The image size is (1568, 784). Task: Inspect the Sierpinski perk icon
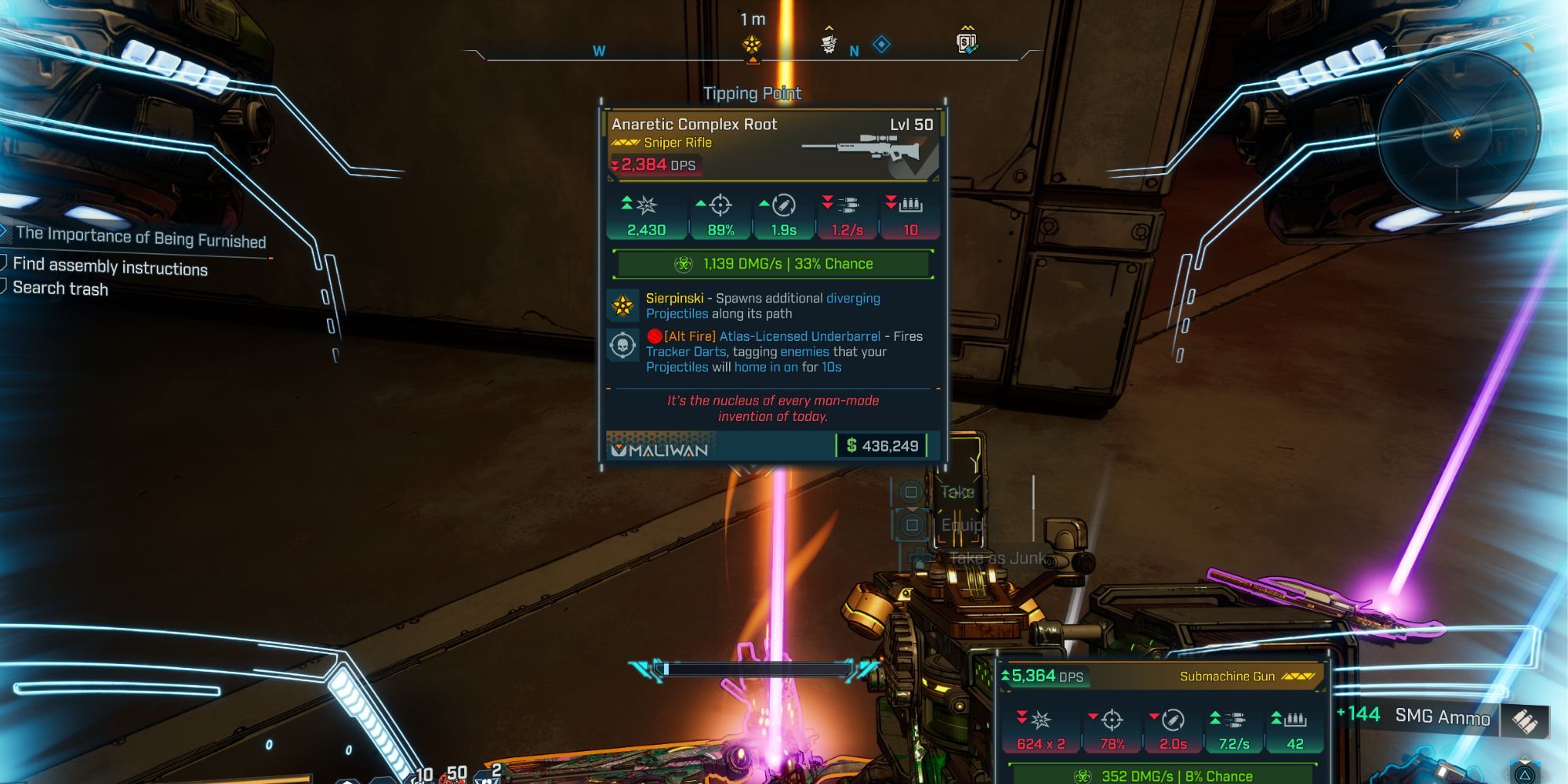pyautogui.click(x=623, y=306)
